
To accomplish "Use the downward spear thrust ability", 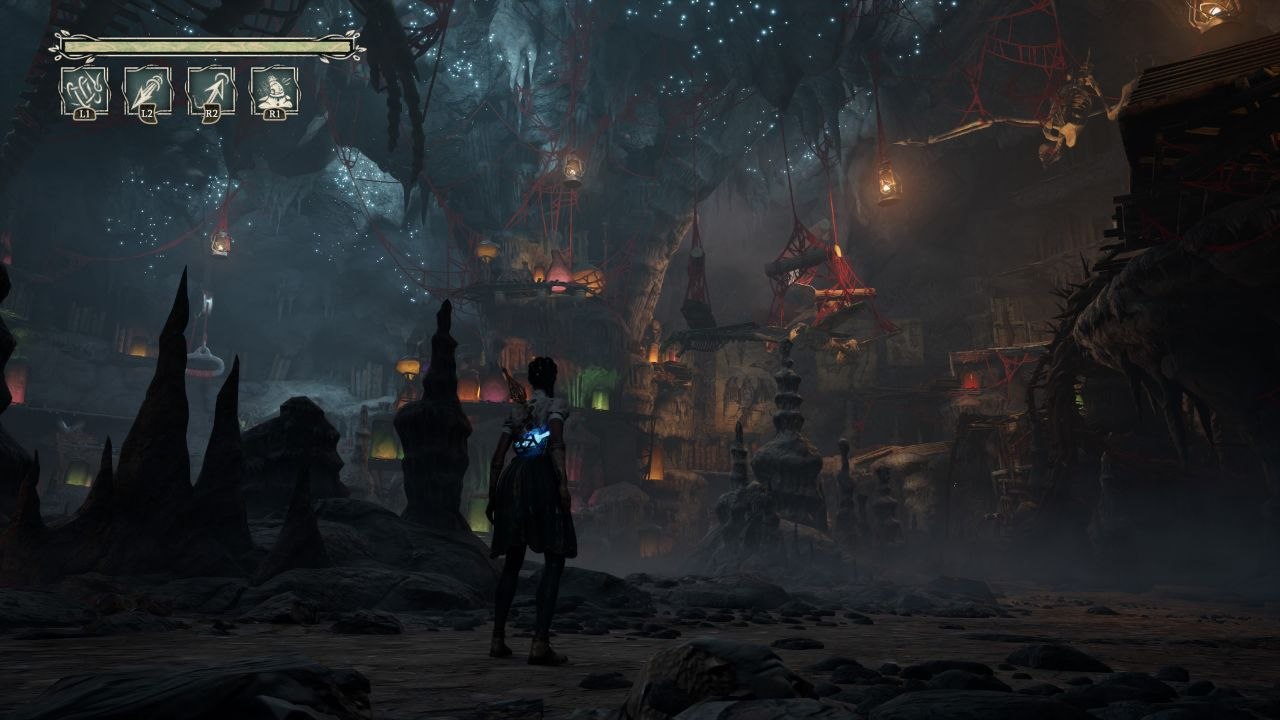I will 147,91.
